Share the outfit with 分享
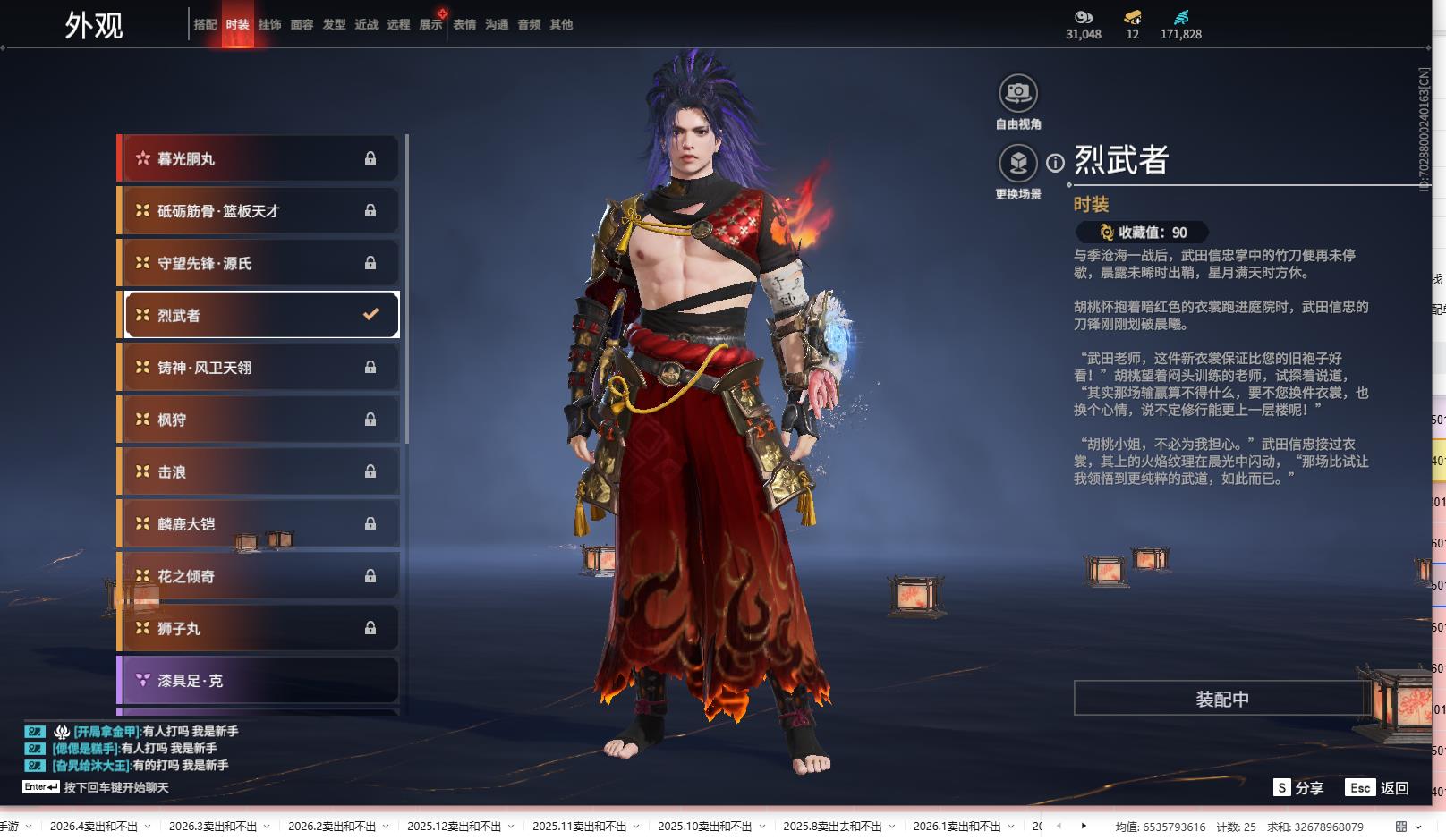Viewport: 1446px width, 840px height. pos(1298,788)
